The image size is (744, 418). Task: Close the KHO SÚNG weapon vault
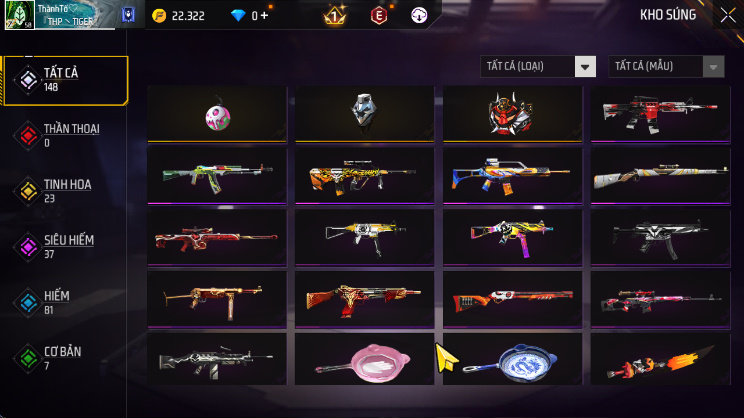(727, 15)
